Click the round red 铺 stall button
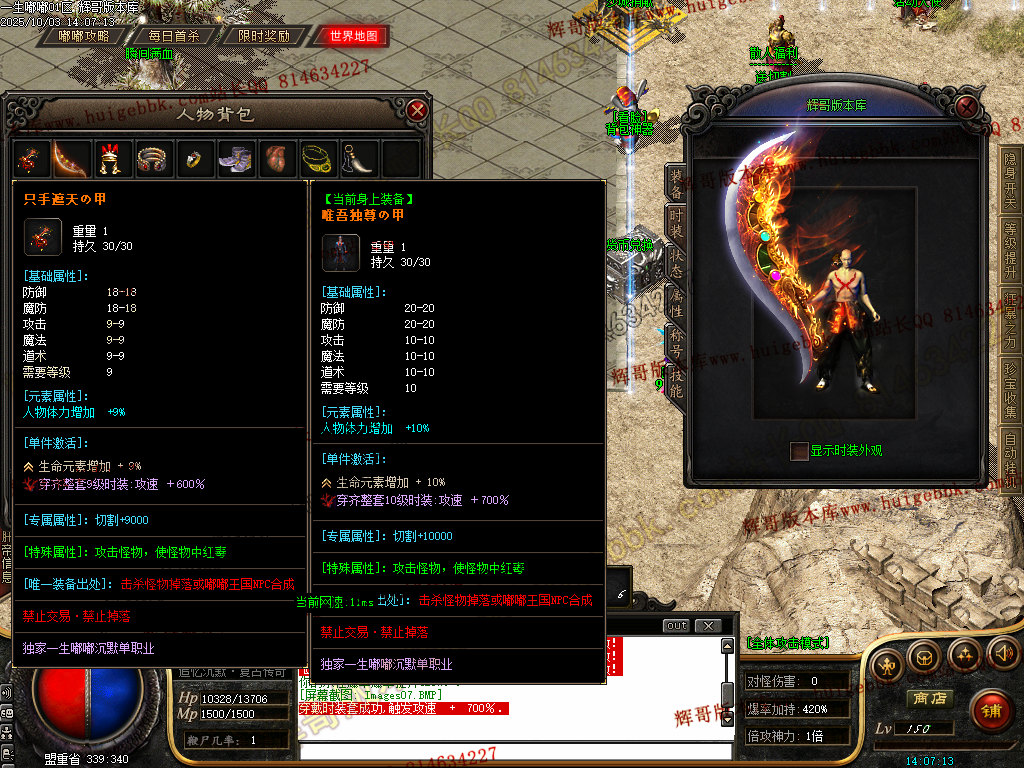The image size is (1024, 768). [x=990, y=711]
